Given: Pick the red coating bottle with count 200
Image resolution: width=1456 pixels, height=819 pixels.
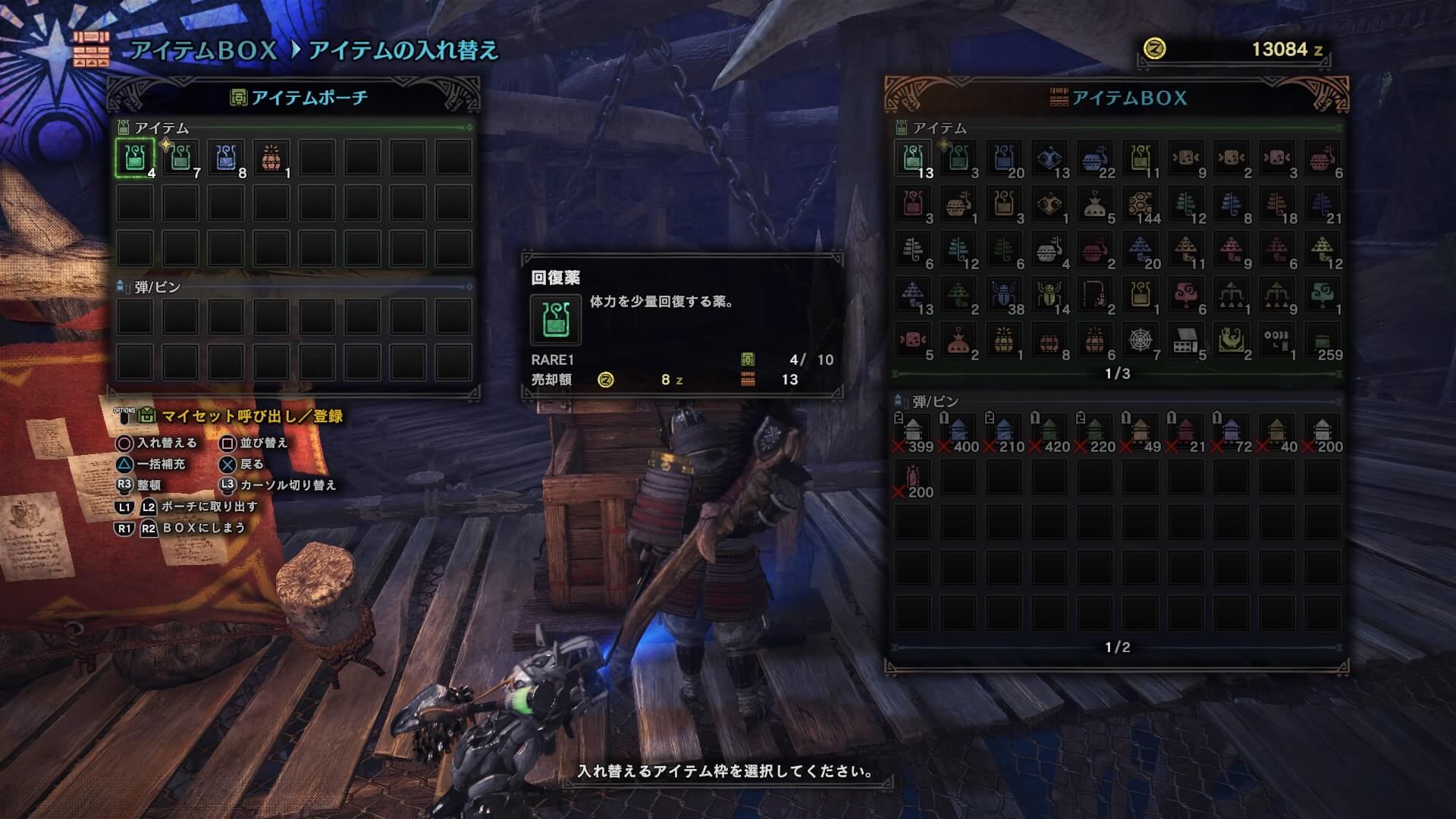Looking at the screenshot, I should point(913,478).
